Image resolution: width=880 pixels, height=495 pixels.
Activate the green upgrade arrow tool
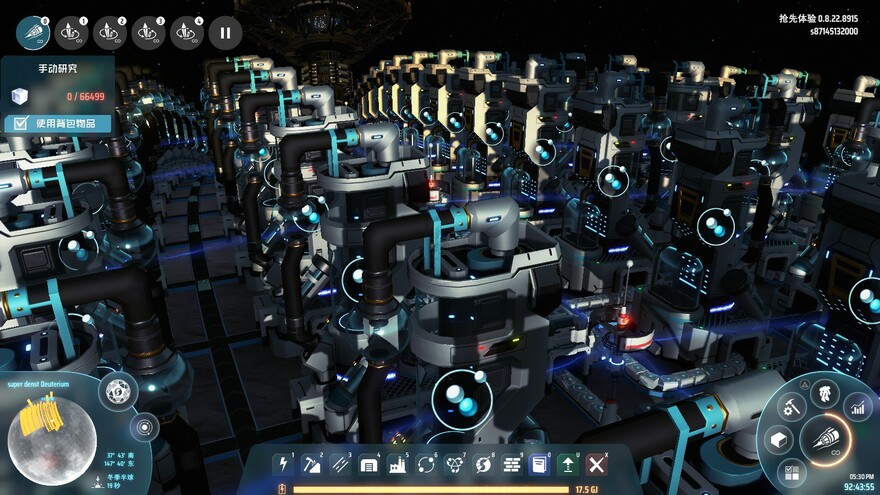point(568,464)
